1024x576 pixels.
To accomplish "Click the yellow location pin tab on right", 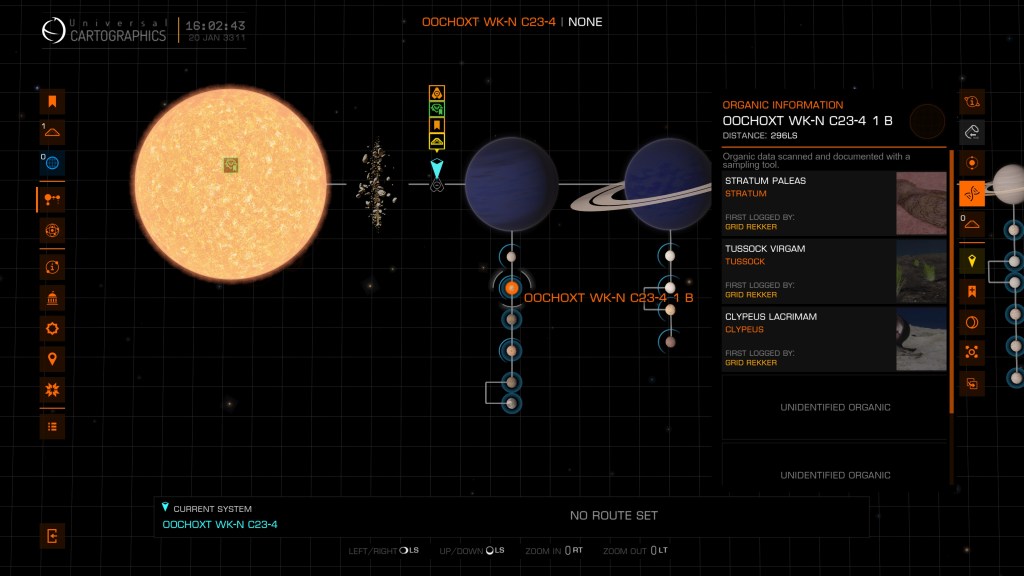I will 971,262.
